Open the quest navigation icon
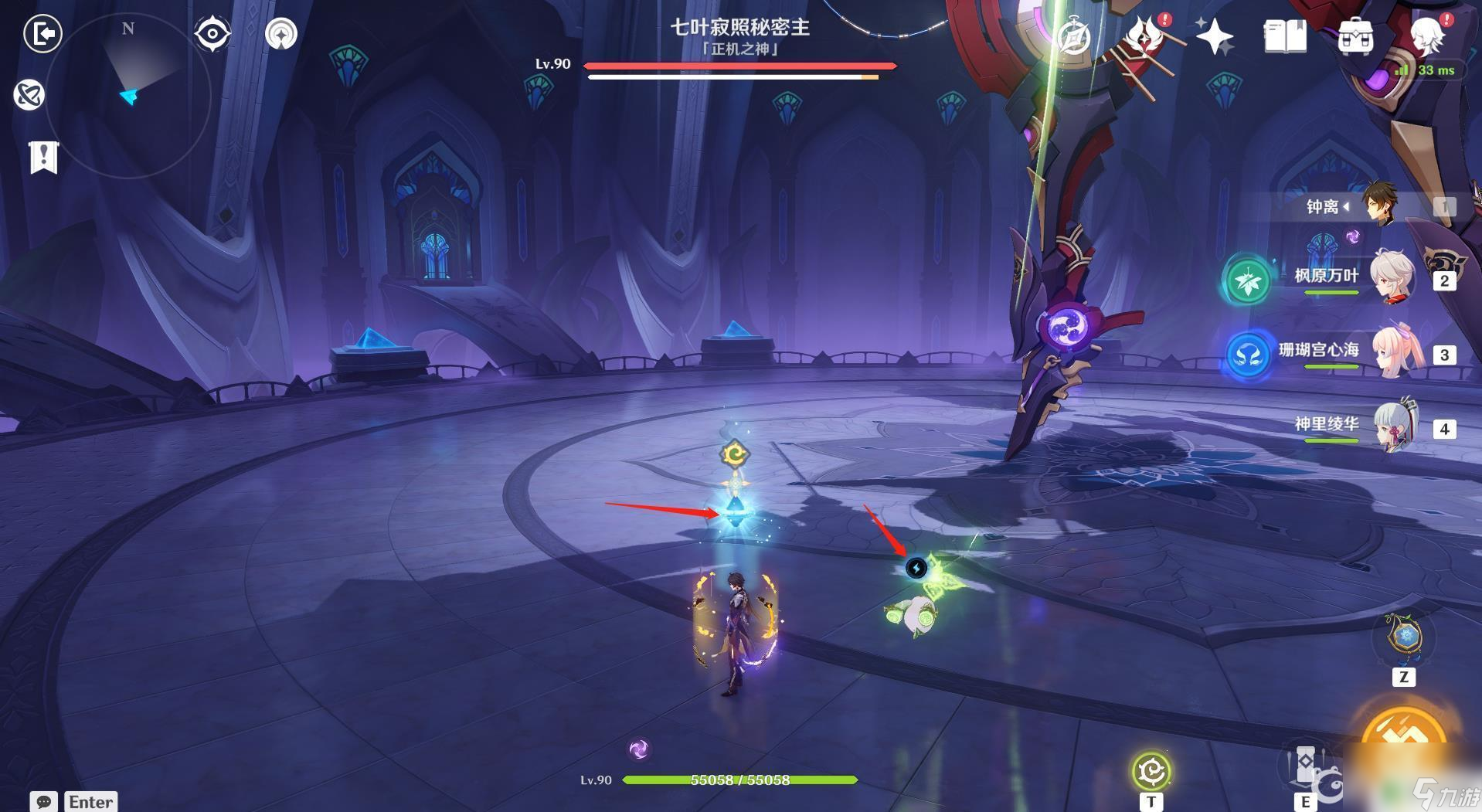 point(281,35)
